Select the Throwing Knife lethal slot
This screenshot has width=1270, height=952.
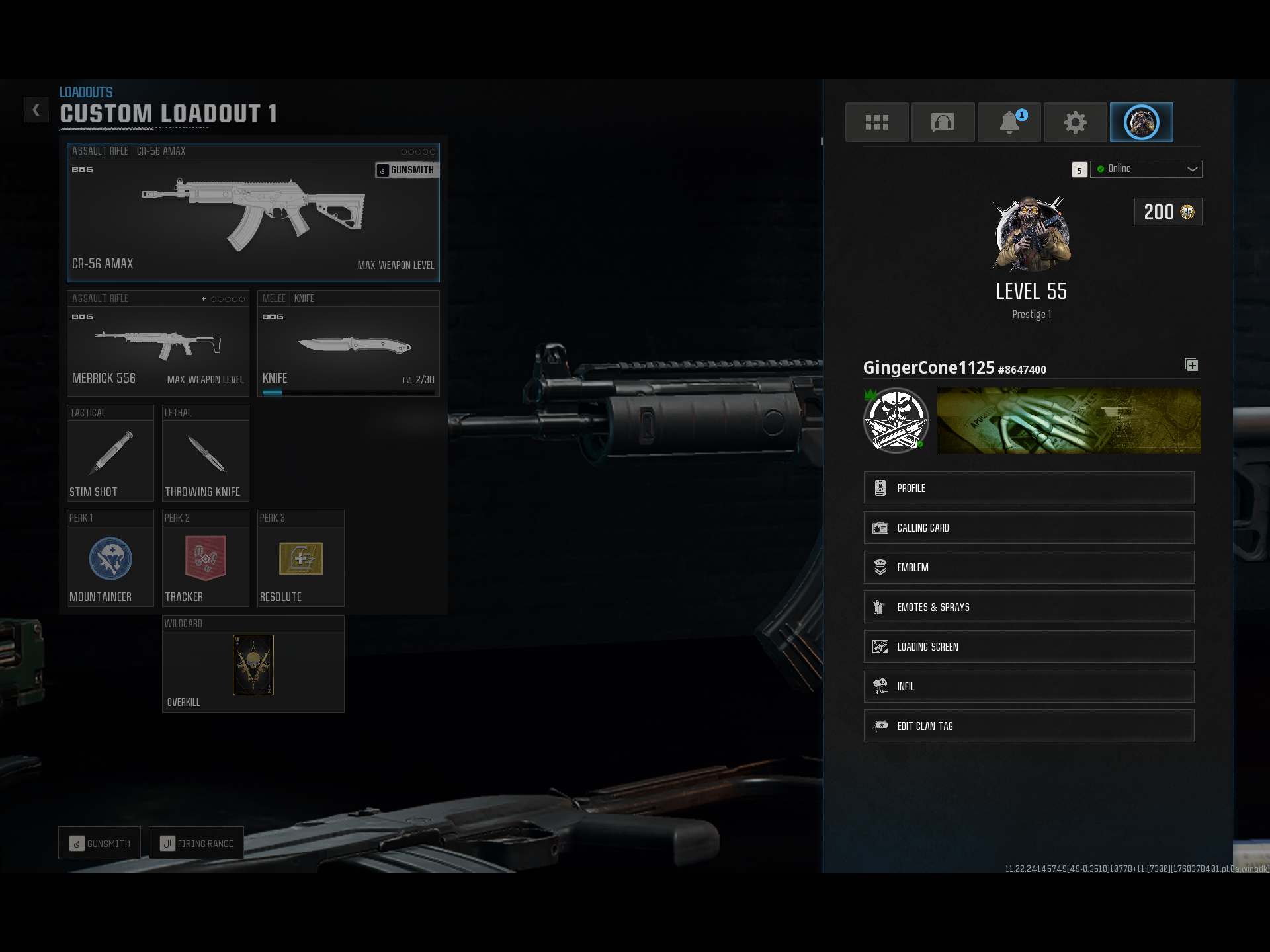tap(205, 454)
